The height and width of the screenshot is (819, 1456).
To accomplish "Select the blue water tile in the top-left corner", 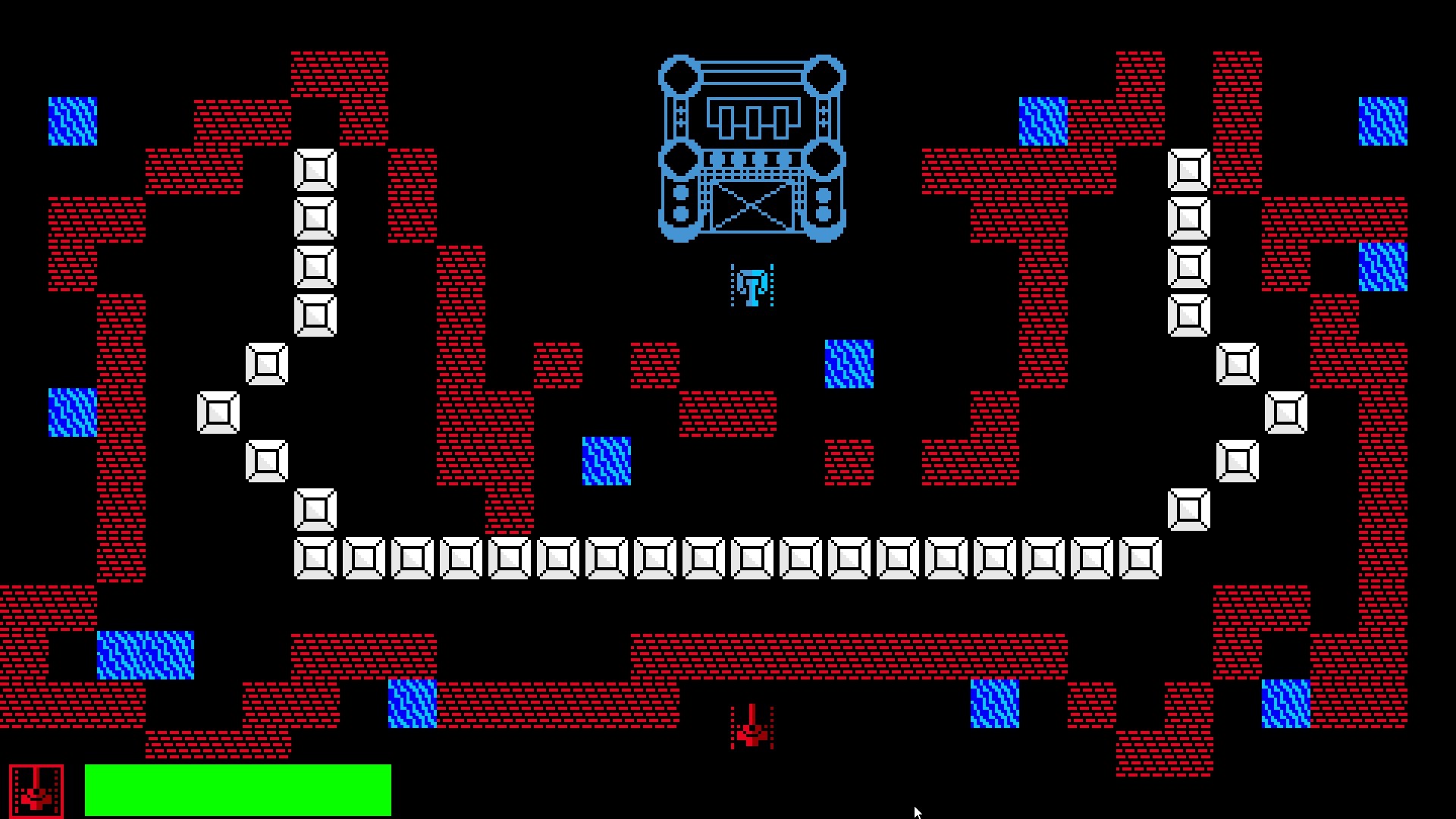I will 72,120.
